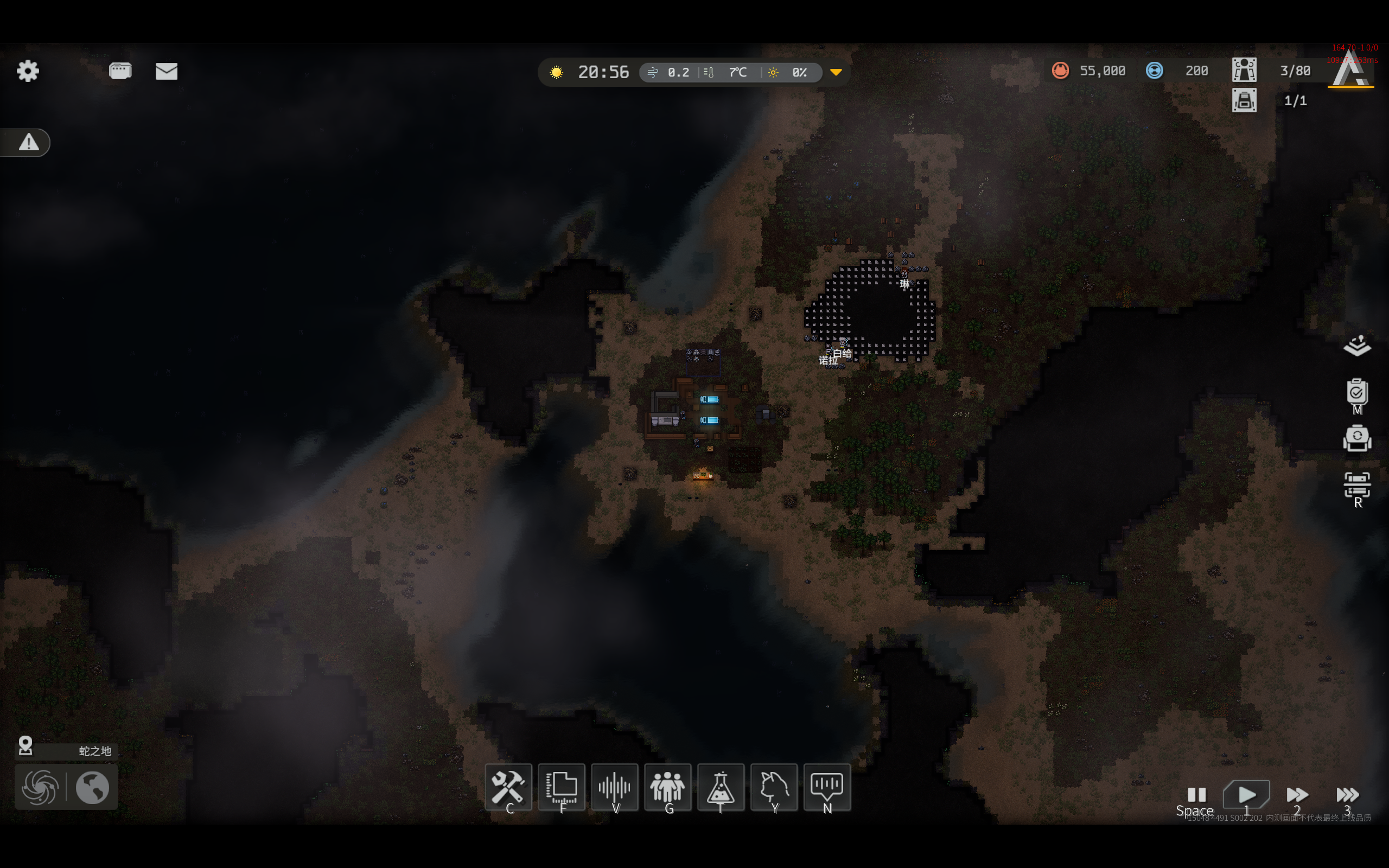Select the area planning tool (F)
Image resolution: width=1389 pixels, height=868 pixels.
click(562, 787)
